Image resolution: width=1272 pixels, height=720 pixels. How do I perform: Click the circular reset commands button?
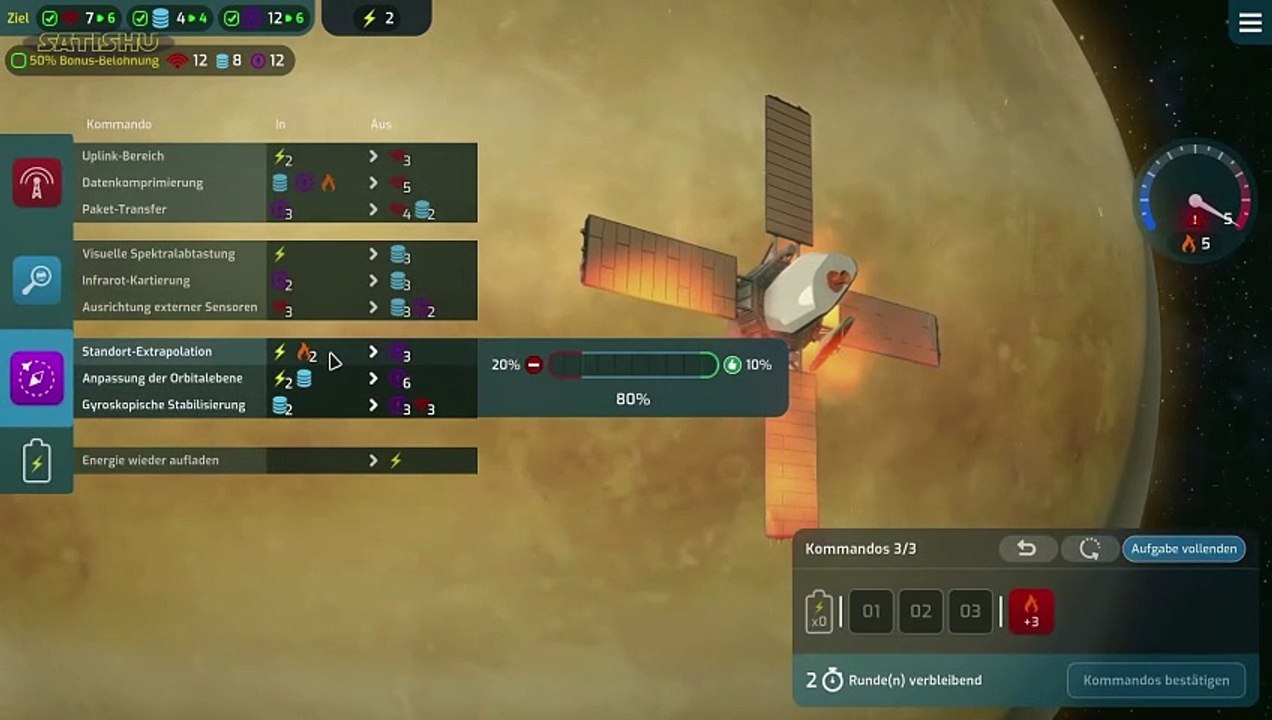coord(1089,548)
